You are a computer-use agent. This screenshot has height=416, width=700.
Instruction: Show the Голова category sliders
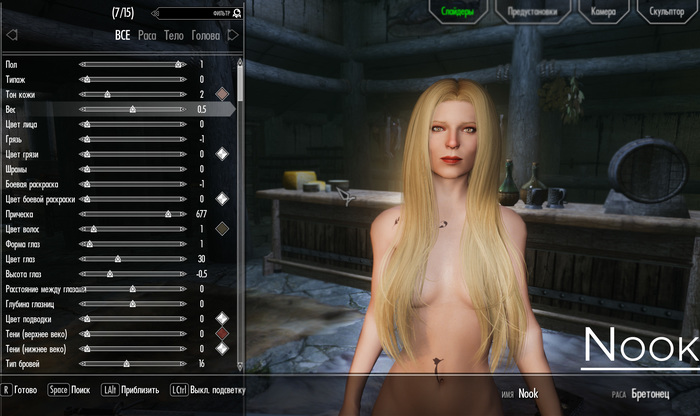[x=206, y=35]
